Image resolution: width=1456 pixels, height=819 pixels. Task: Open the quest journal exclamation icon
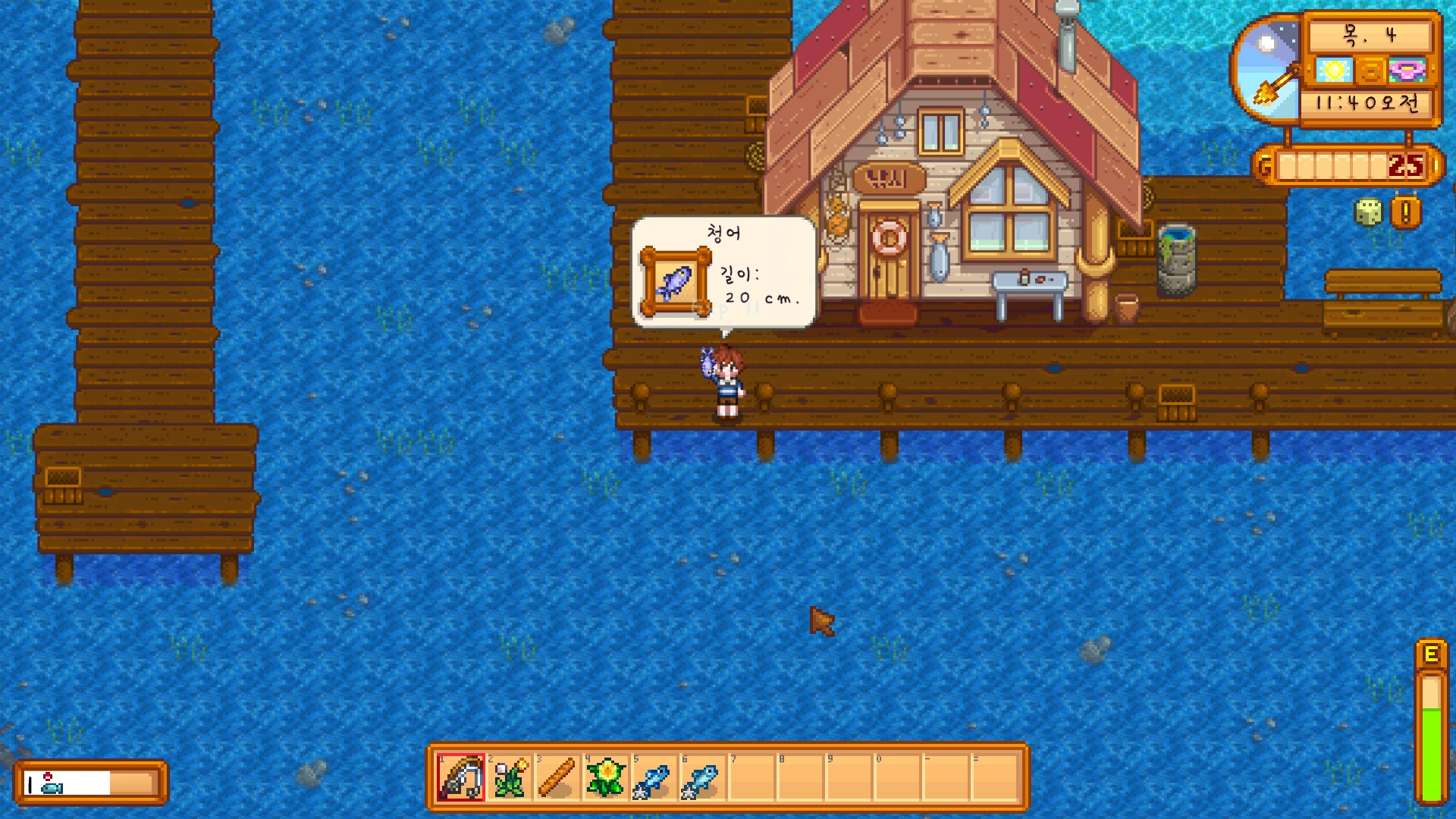pyautogui.click(x=1405, y=213)
